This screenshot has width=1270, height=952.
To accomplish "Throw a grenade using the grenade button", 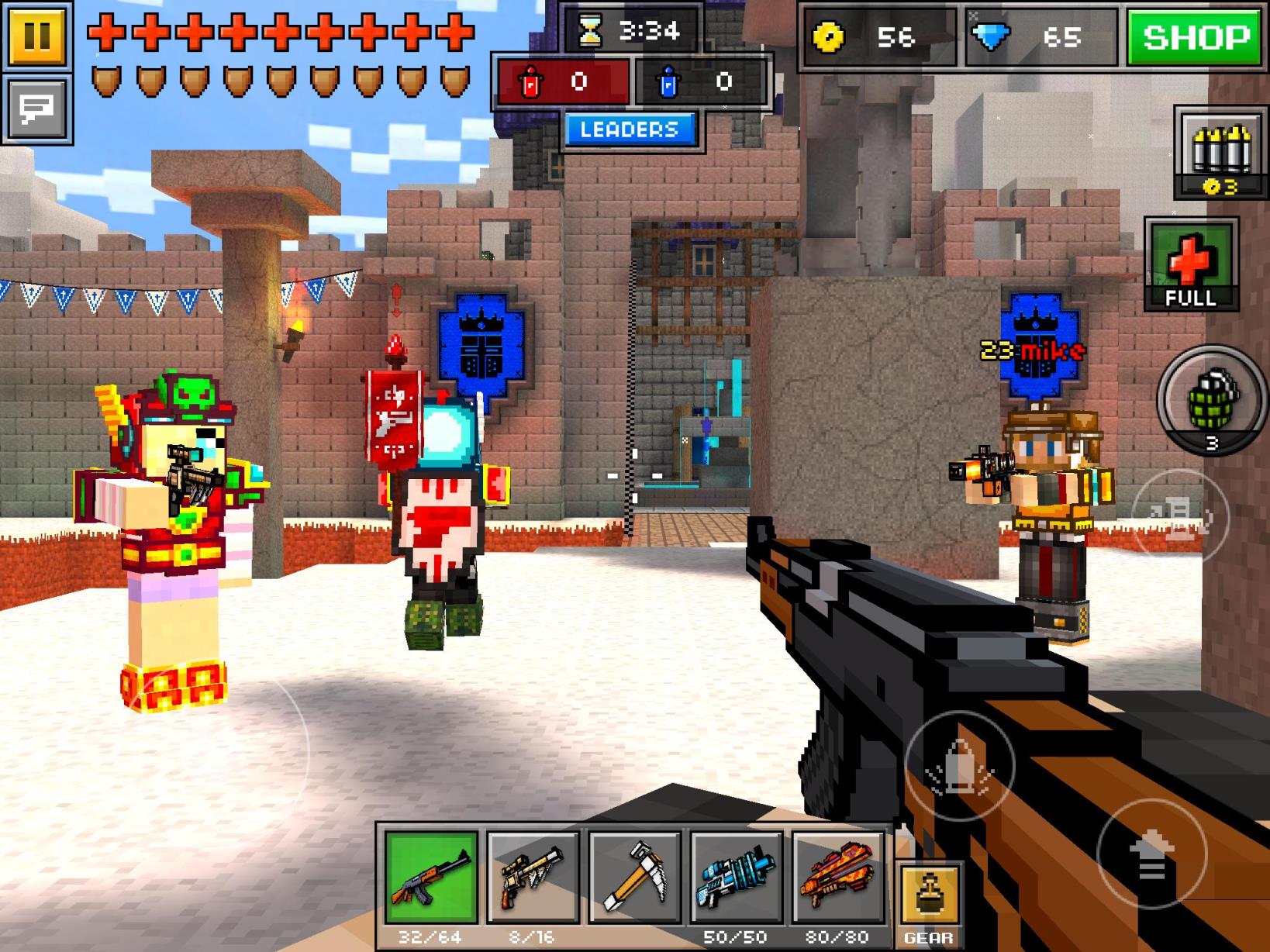I will click(x=1212, y=401).
